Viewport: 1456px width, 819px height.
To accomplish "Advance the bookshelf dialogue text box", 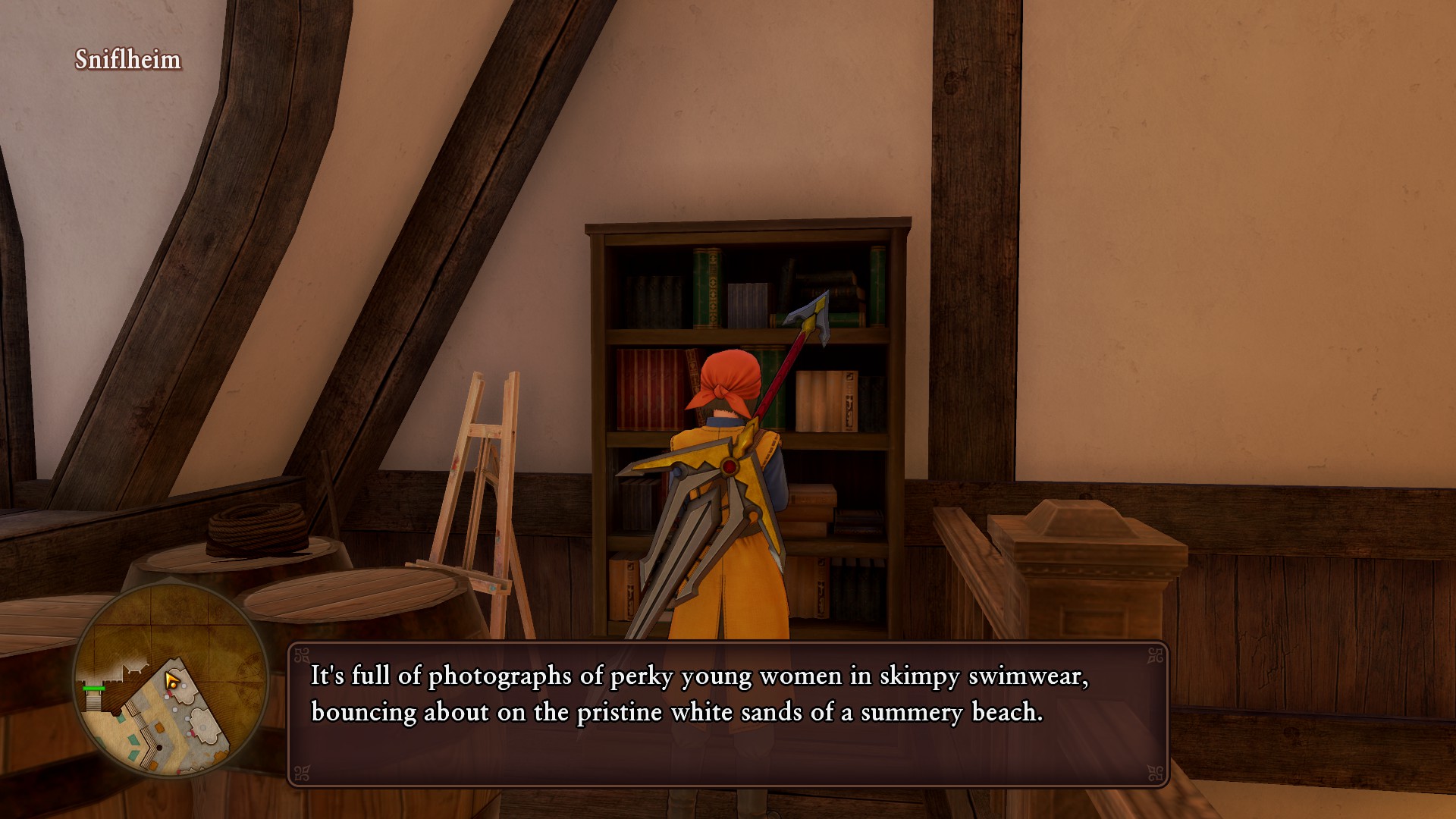I will [727, 714].
